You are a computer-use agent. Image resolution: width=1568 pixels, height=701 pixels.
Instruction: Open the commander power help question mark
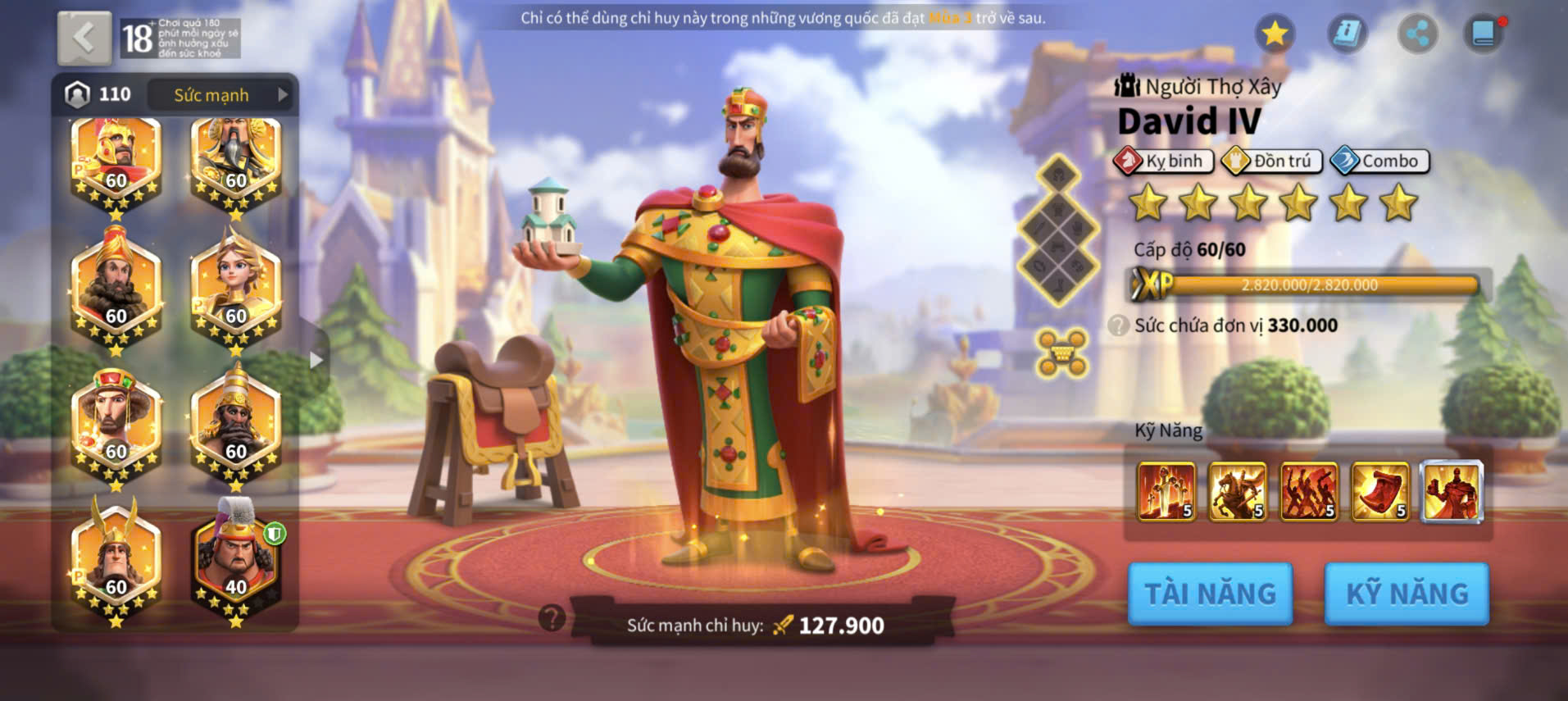click(552, 618)
